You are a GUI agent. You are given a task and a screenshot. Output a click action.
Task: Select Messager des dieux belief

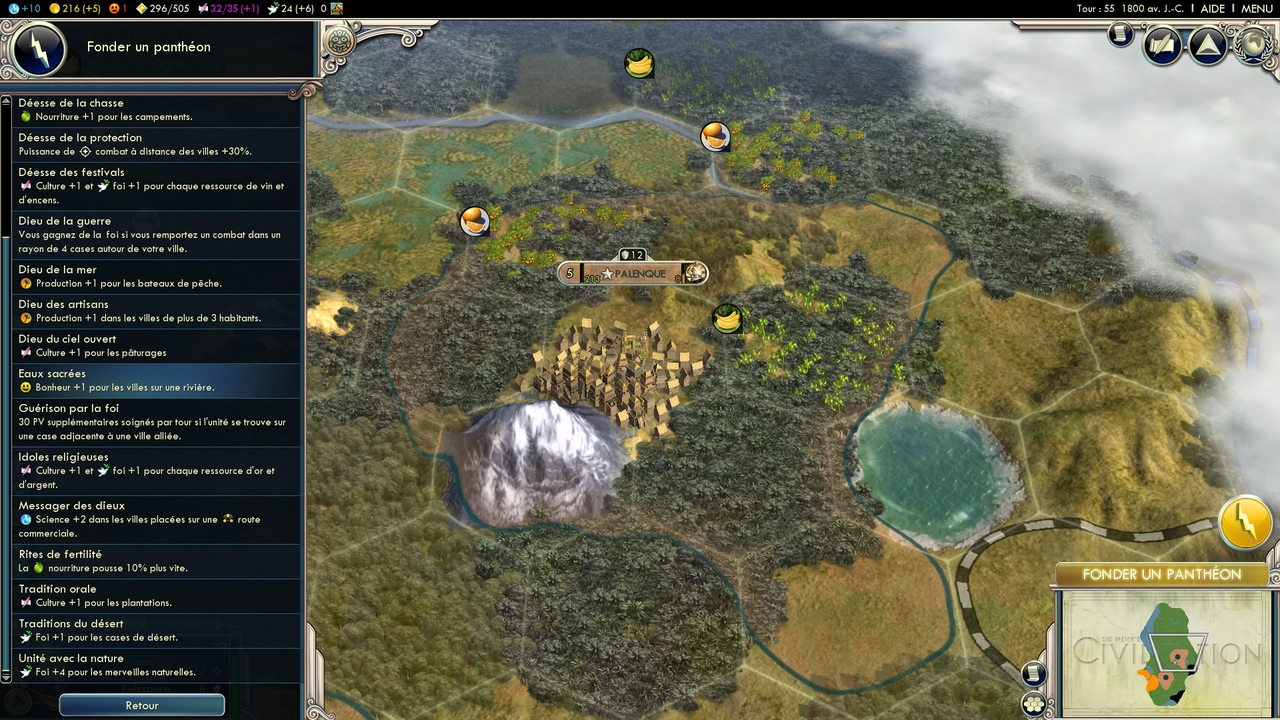[x=156, y=520]
